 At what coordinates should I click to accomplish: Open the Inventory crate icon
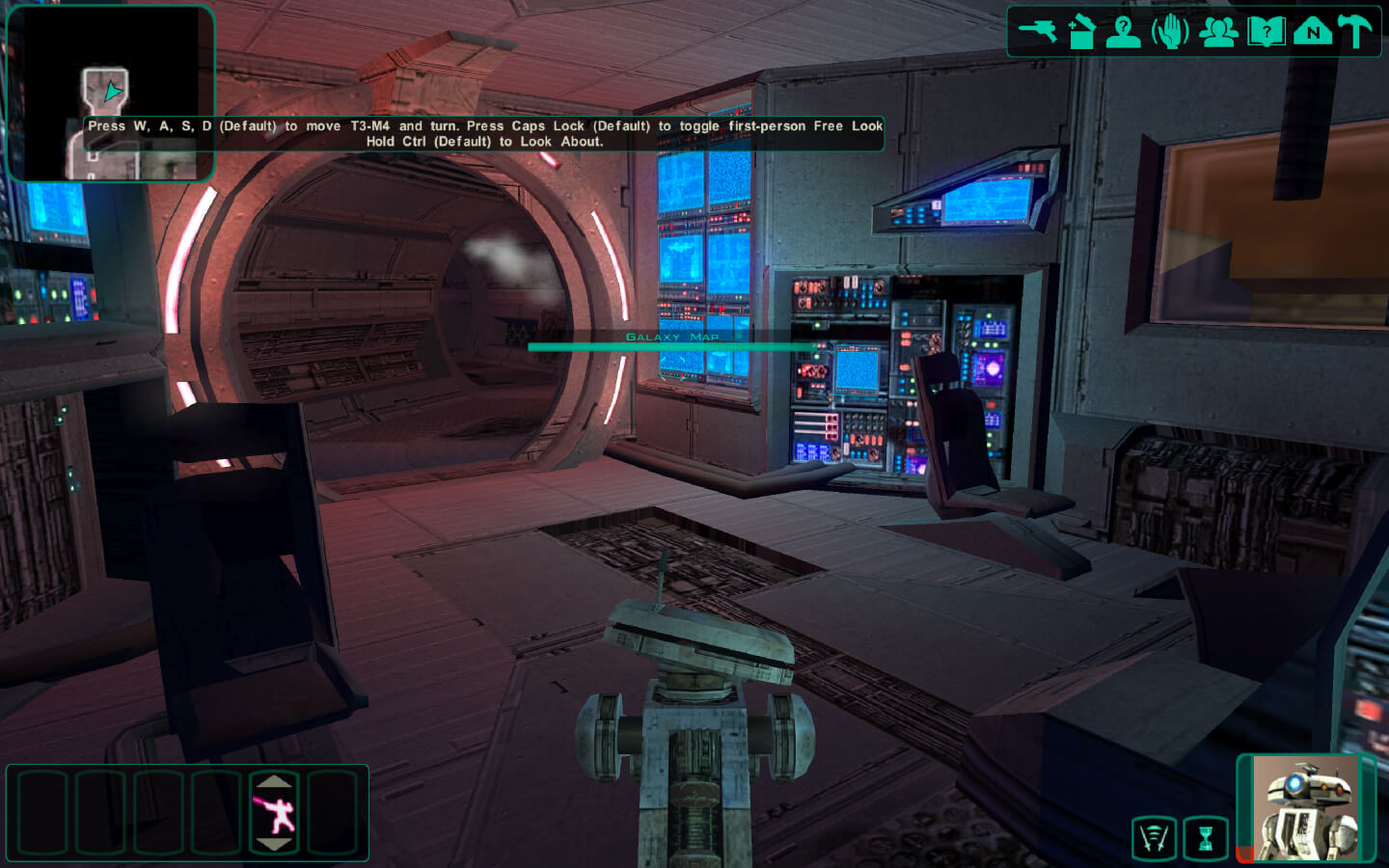pos(1081,31)
